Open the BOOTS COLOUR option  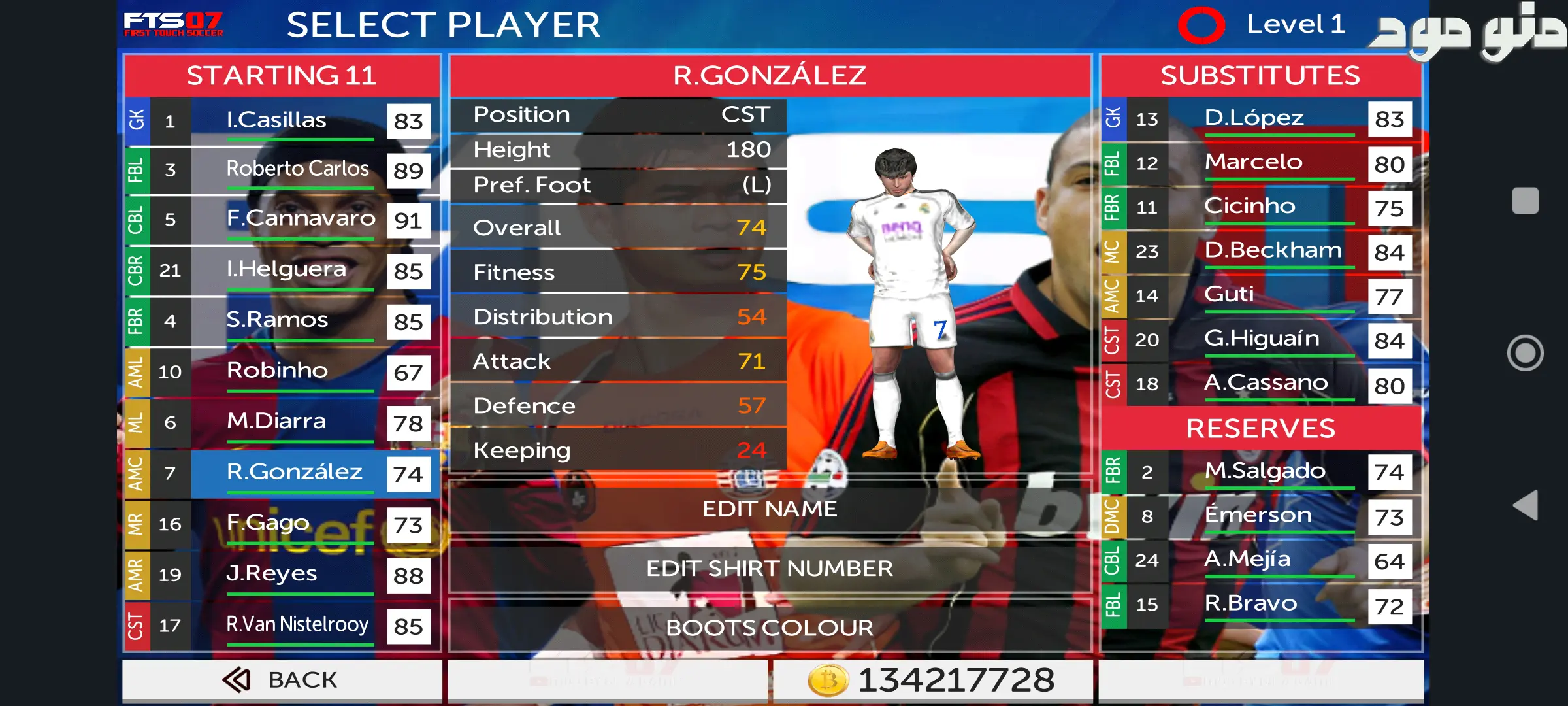coord(770,628)
